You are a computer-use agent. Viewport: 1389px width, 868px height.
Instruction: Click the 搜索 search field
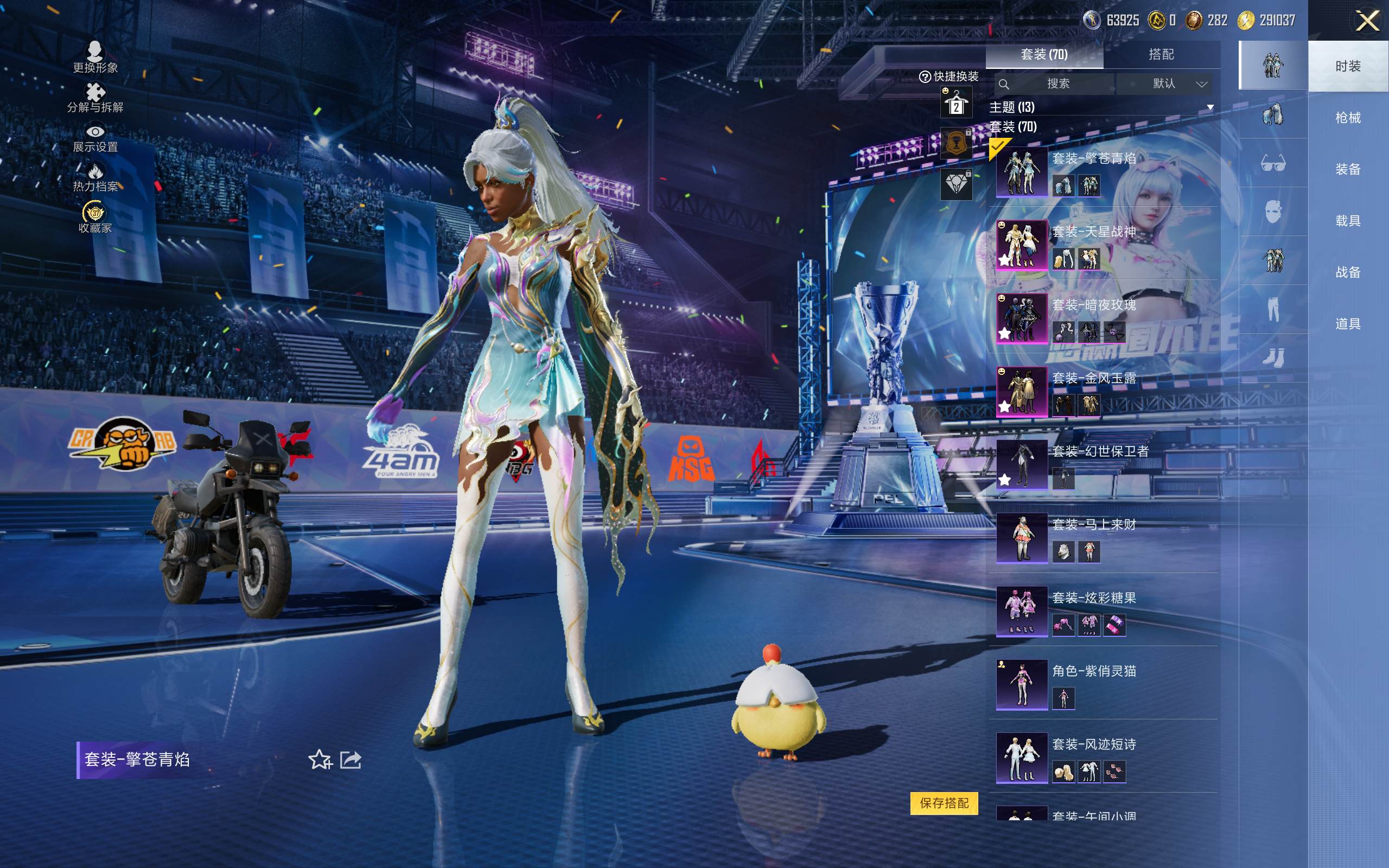1057,84
